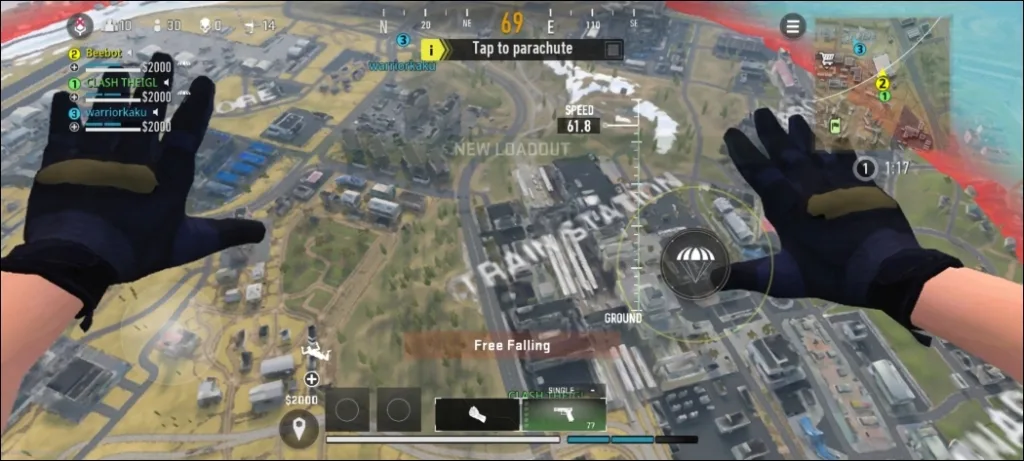Select teammate warriorkaku in squad list
The height and width of the screenshot is (461, 1024).
point(110,113)
